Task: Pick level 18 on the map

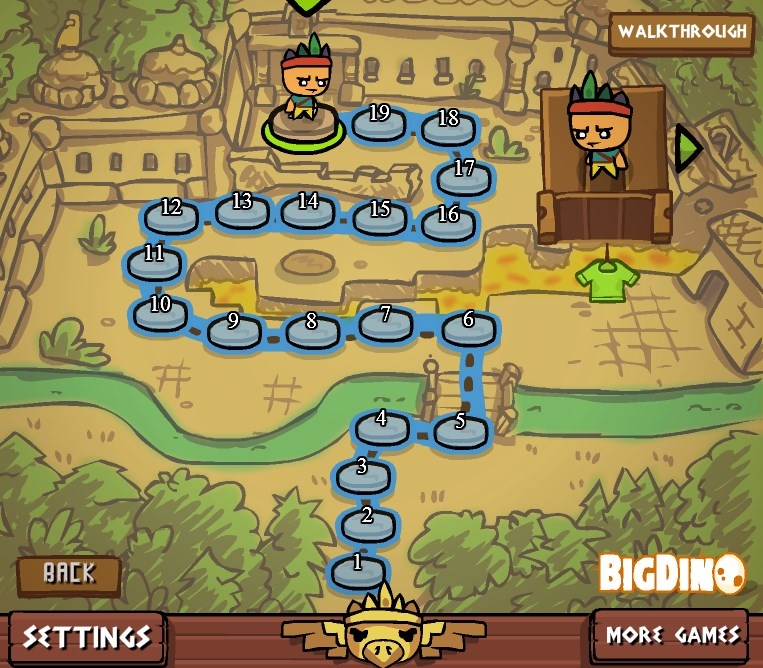Action: point(448,125)
